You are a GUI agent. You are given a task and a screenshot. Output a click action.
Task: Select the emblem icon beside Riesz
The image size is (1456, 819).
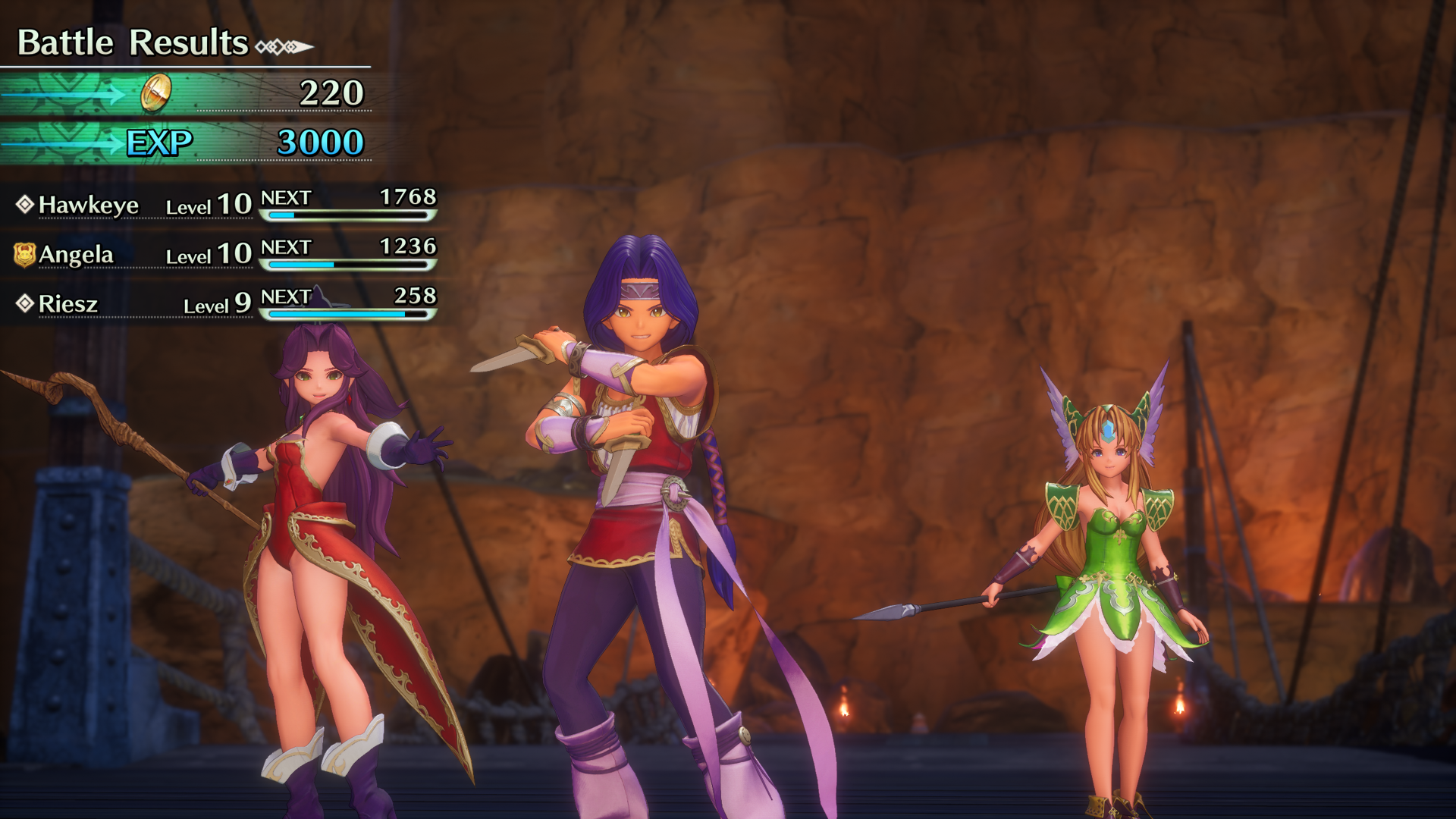25,303
